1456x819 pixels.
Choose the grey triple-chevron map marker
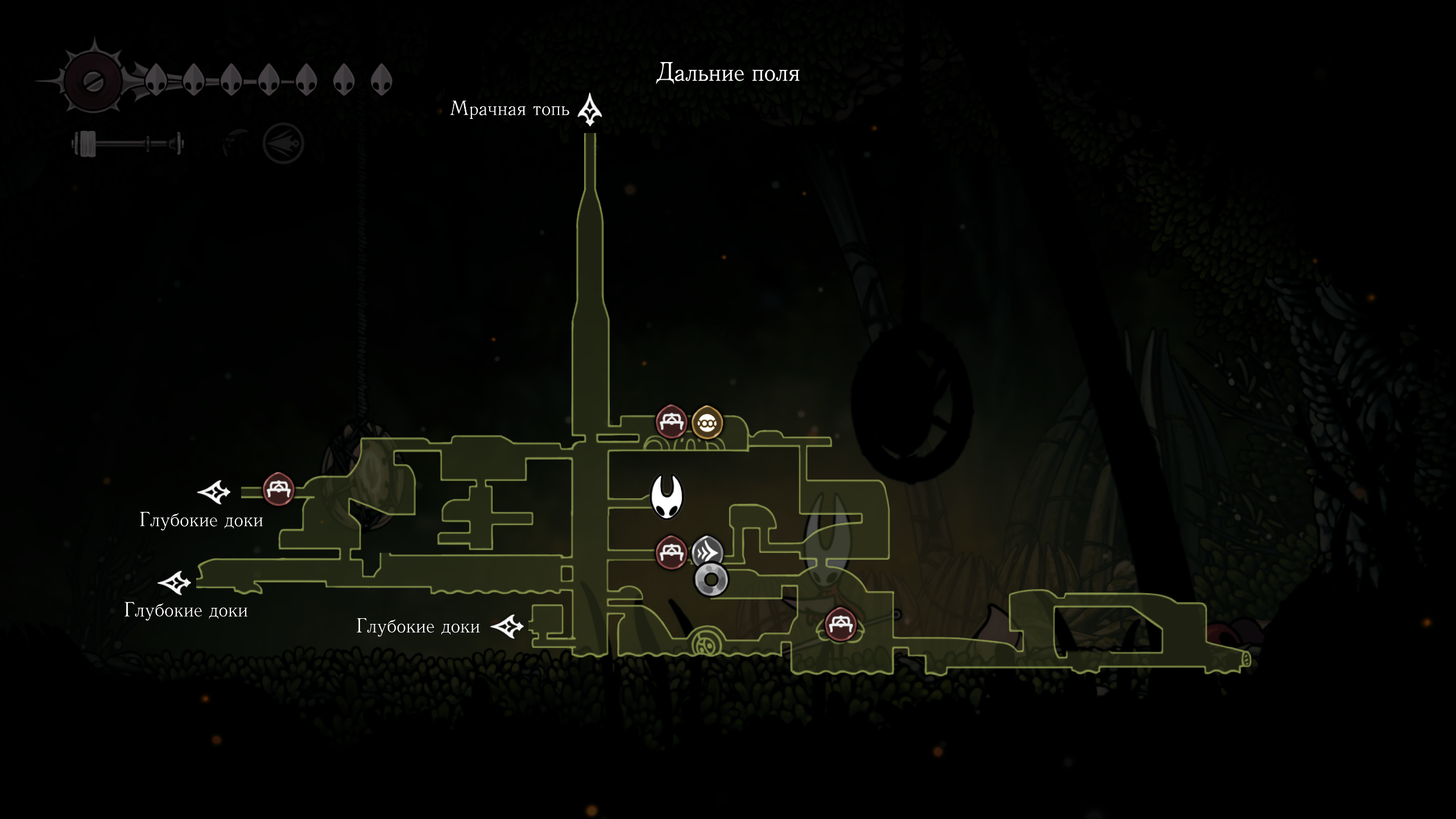[707, 551]
